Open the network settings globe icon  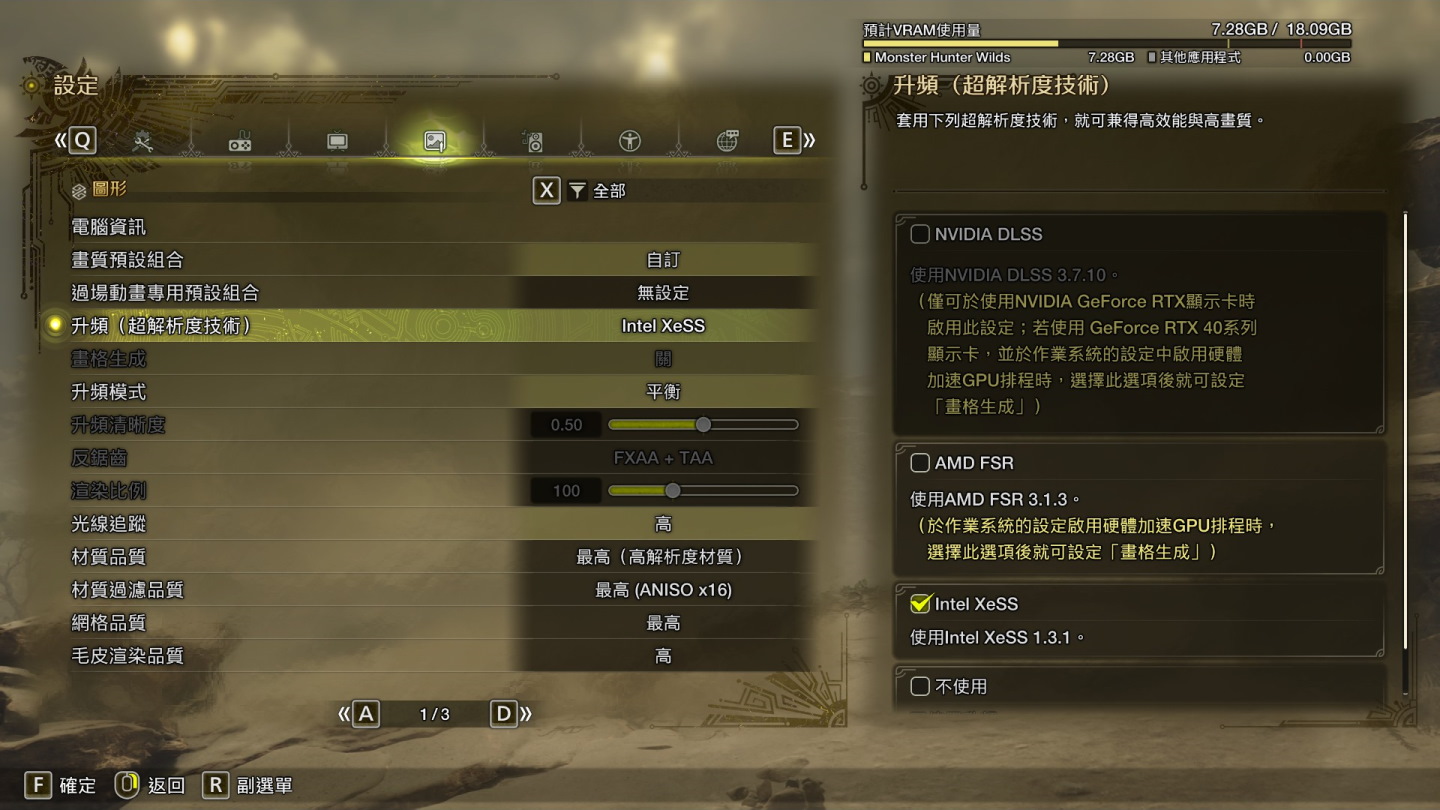(x=724, y=140)
